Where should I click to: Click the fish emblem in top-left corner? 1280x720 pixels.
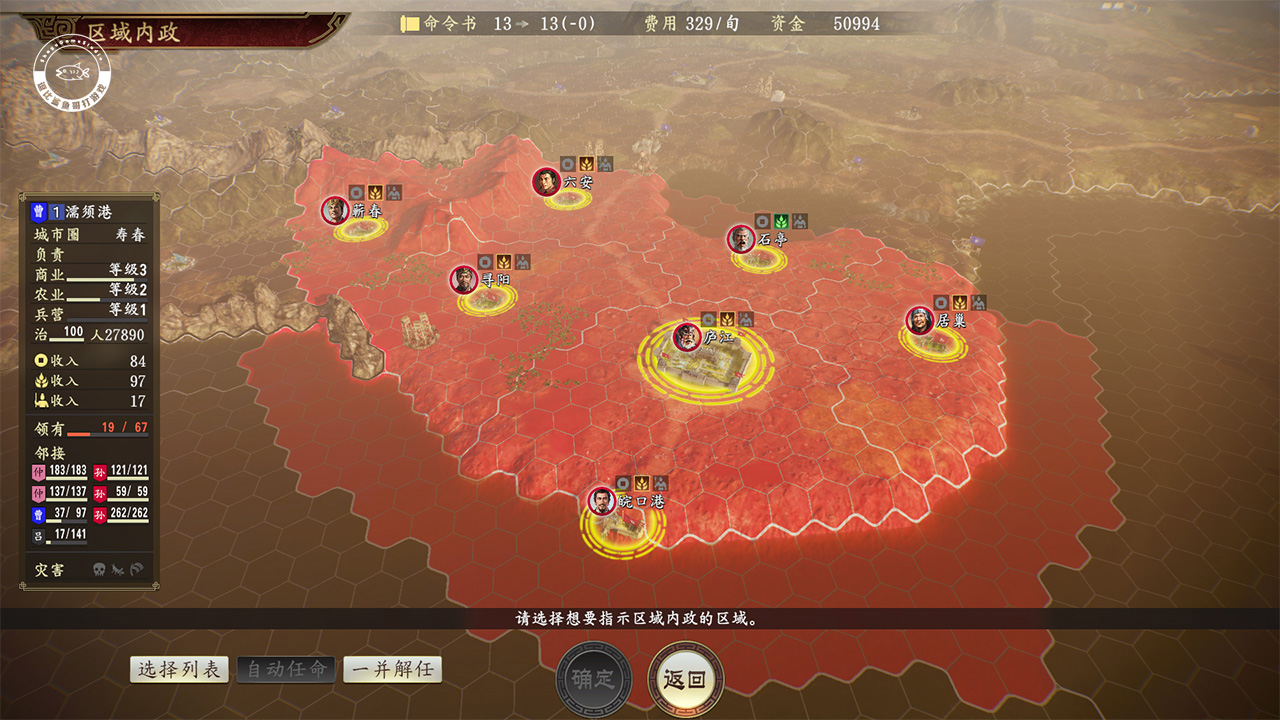click(x=70, y=70)
